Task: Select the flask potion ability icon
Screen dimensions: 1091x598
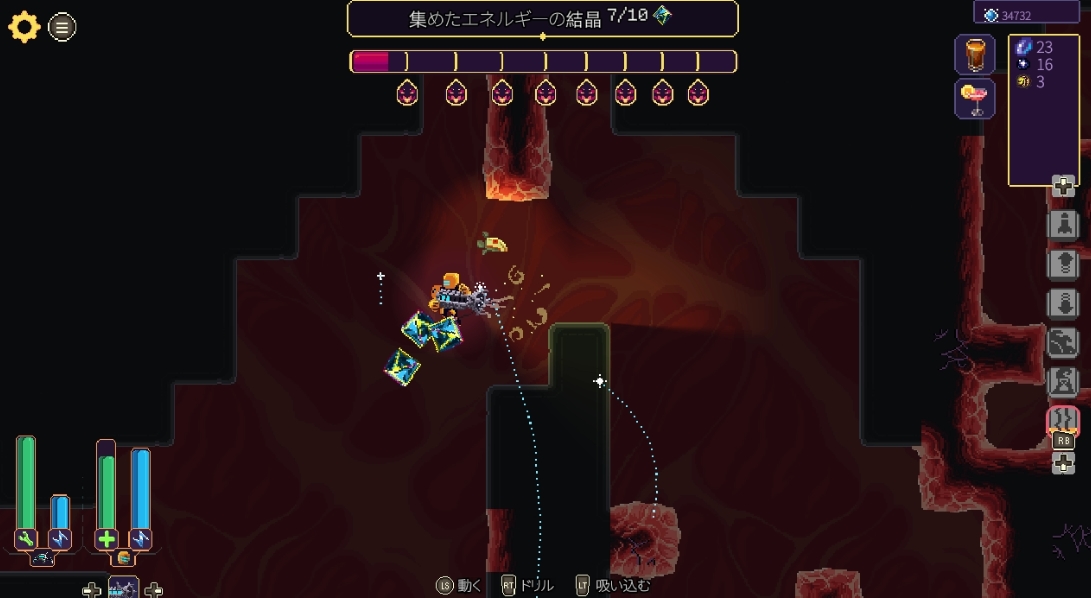Action: pos(1062,381)
